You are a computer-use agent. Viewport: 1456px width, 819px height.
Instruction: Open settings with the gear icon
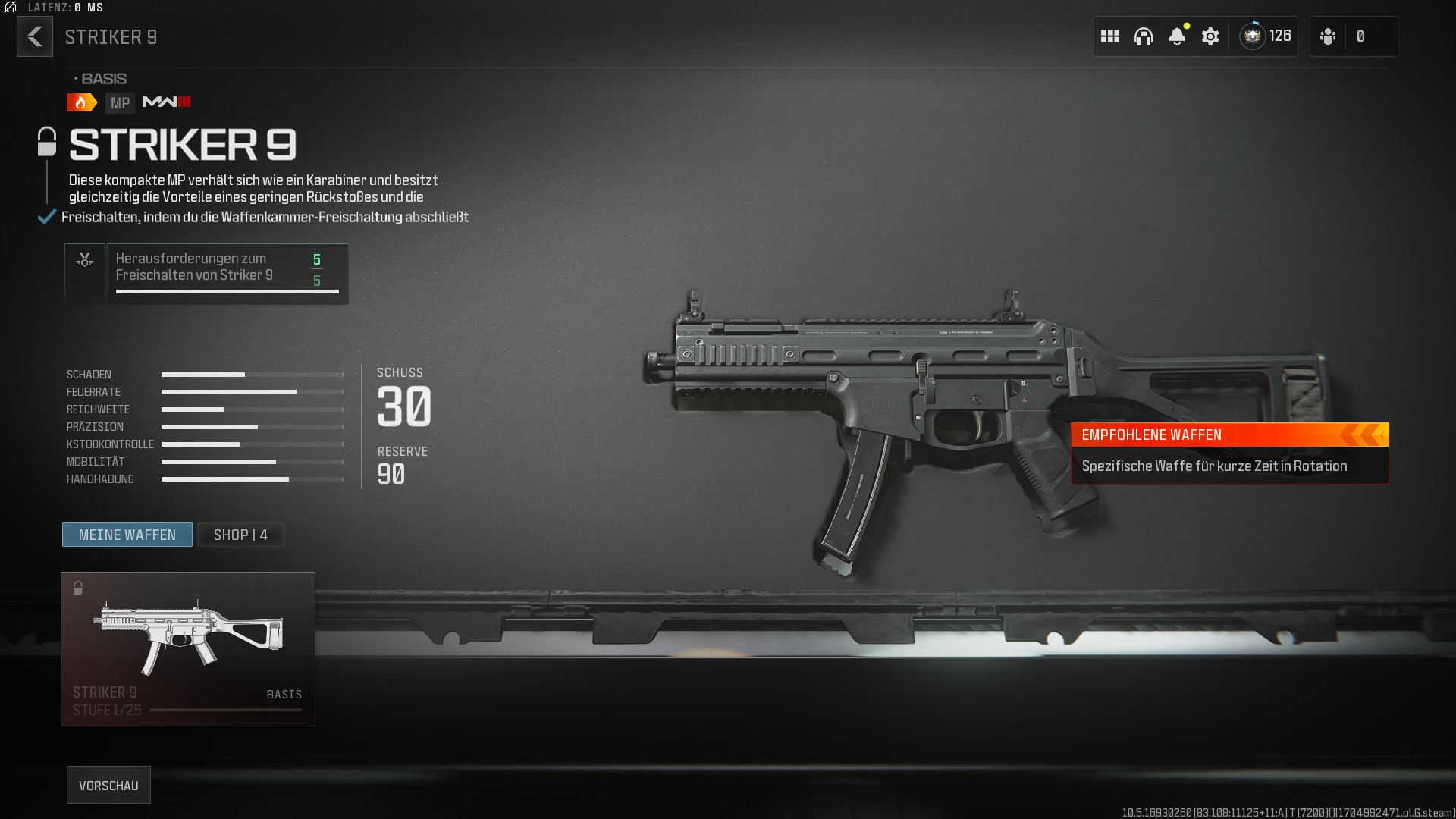coord(1210,36)
